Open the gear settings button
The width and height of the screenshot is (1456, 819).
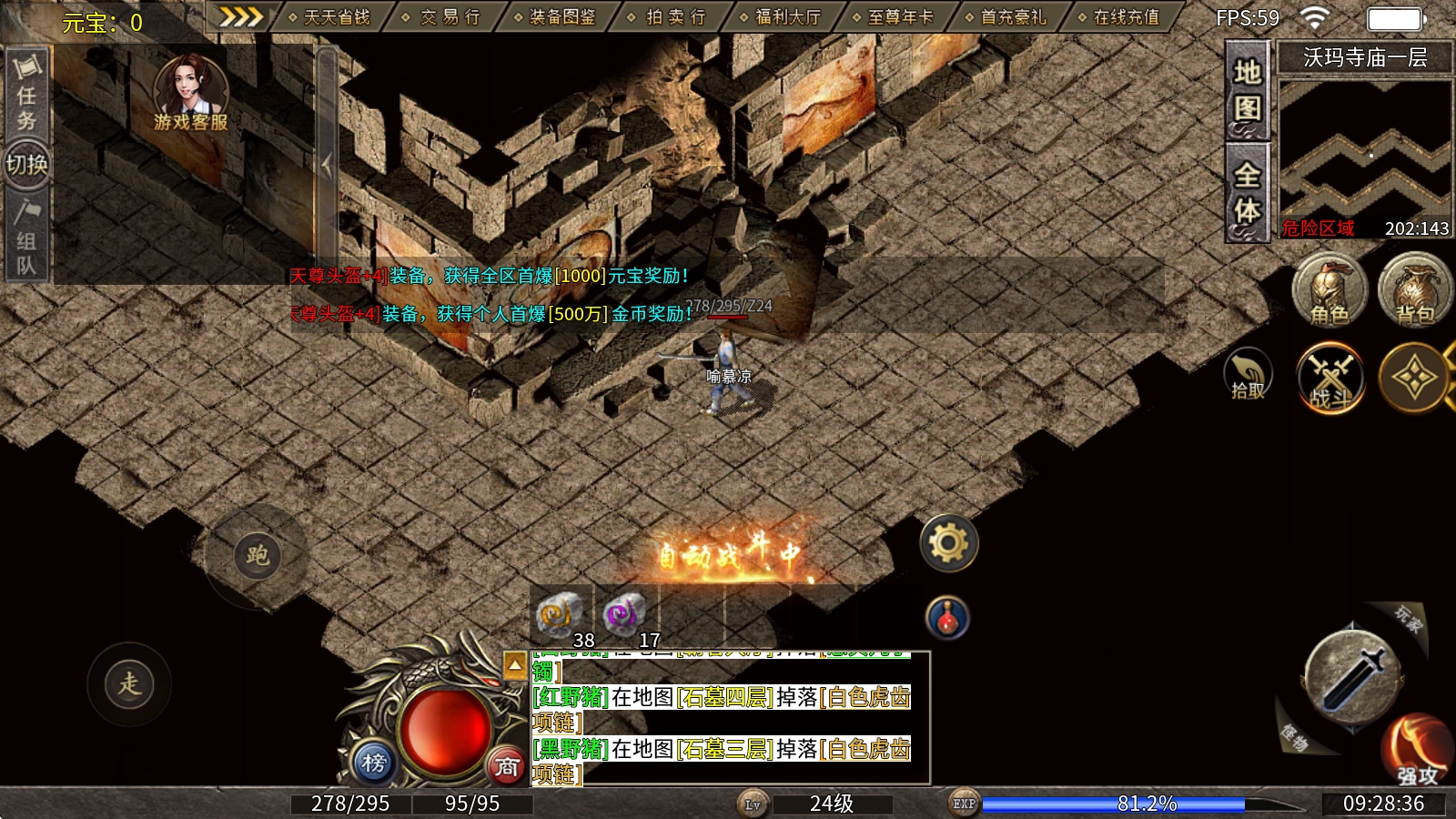pyautogui.click(x=948, y=543)
